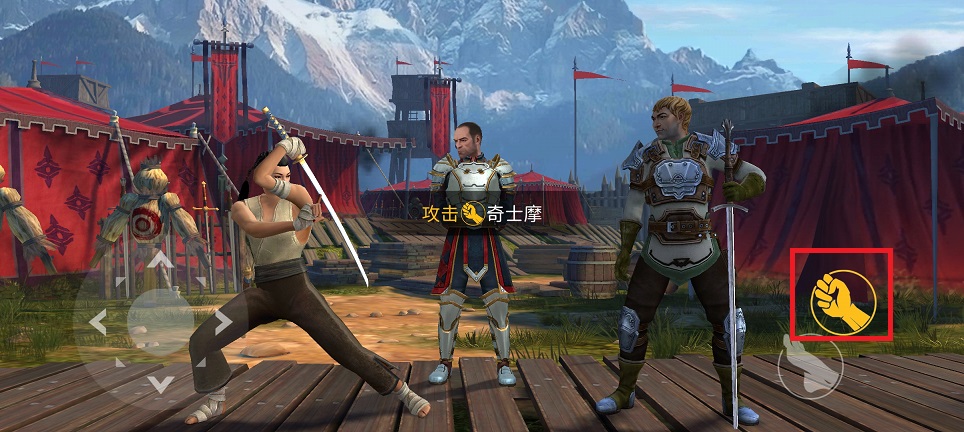
Task: Click the joystick's down arrow
Action: (x=160, y=384)
